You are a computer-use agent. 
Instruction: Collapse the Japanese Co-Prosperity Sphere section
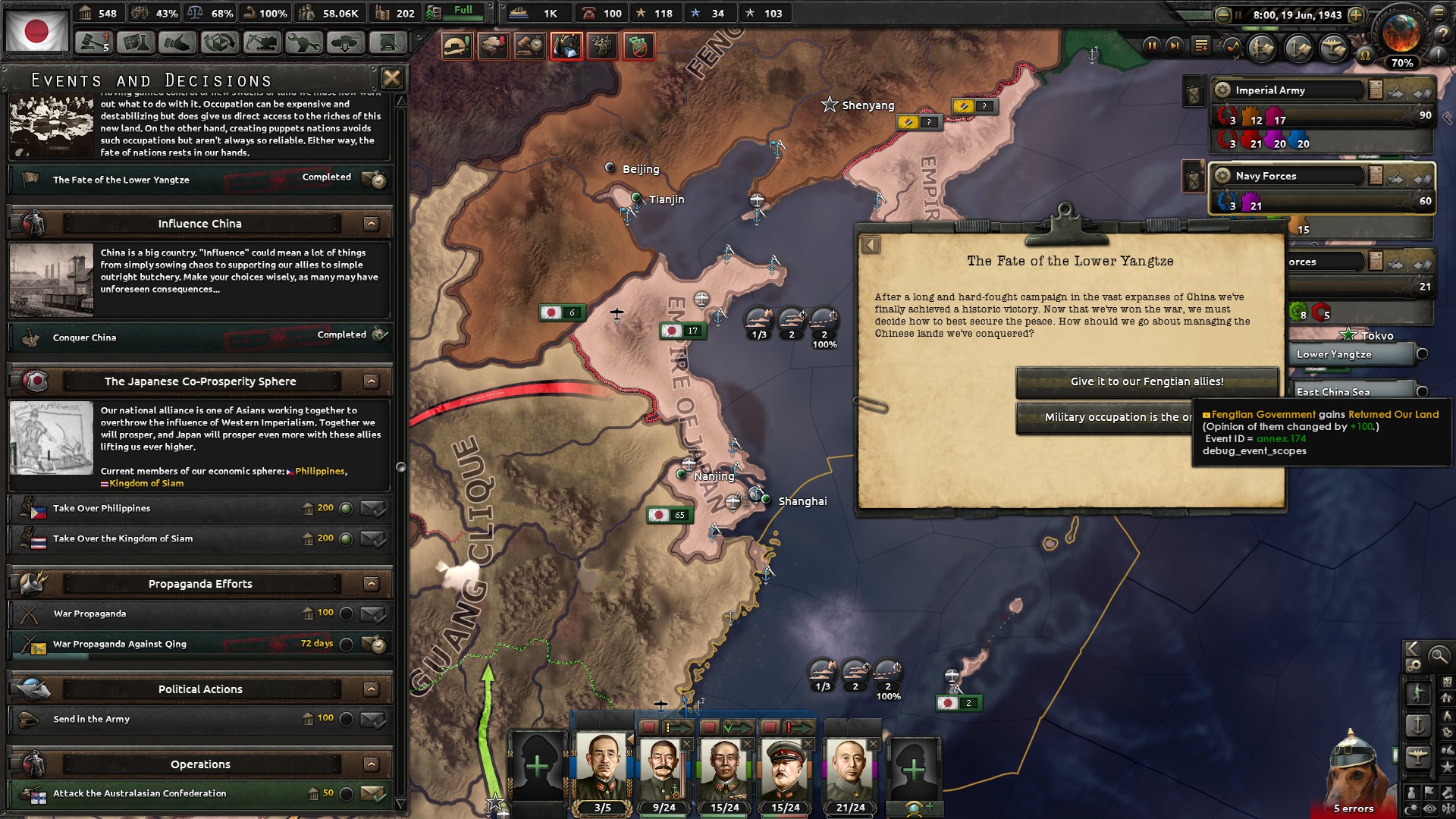(371, 381)
